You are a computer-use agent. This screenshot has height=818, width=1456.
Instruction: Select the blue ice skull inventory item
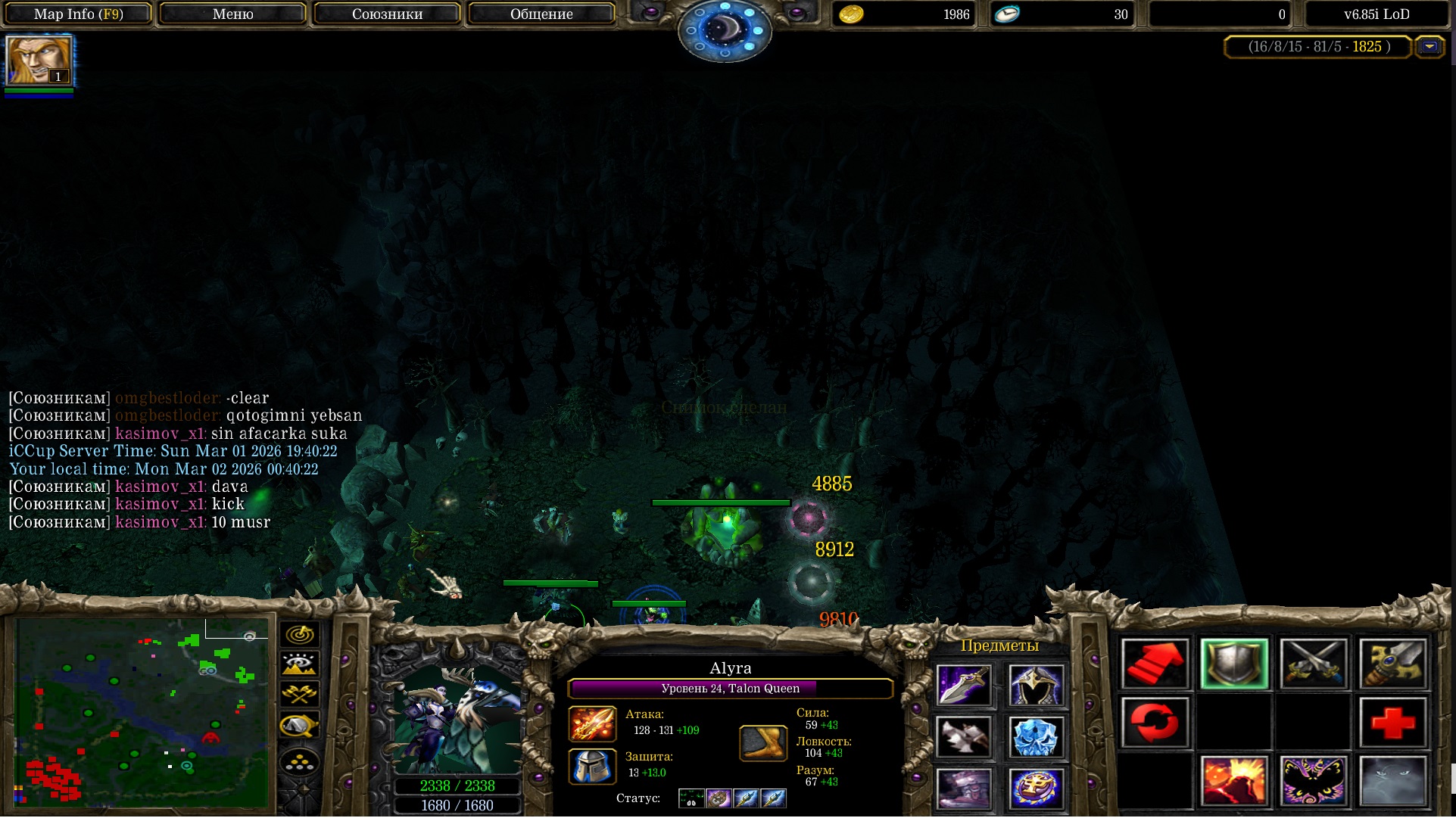pos(1036,736)
